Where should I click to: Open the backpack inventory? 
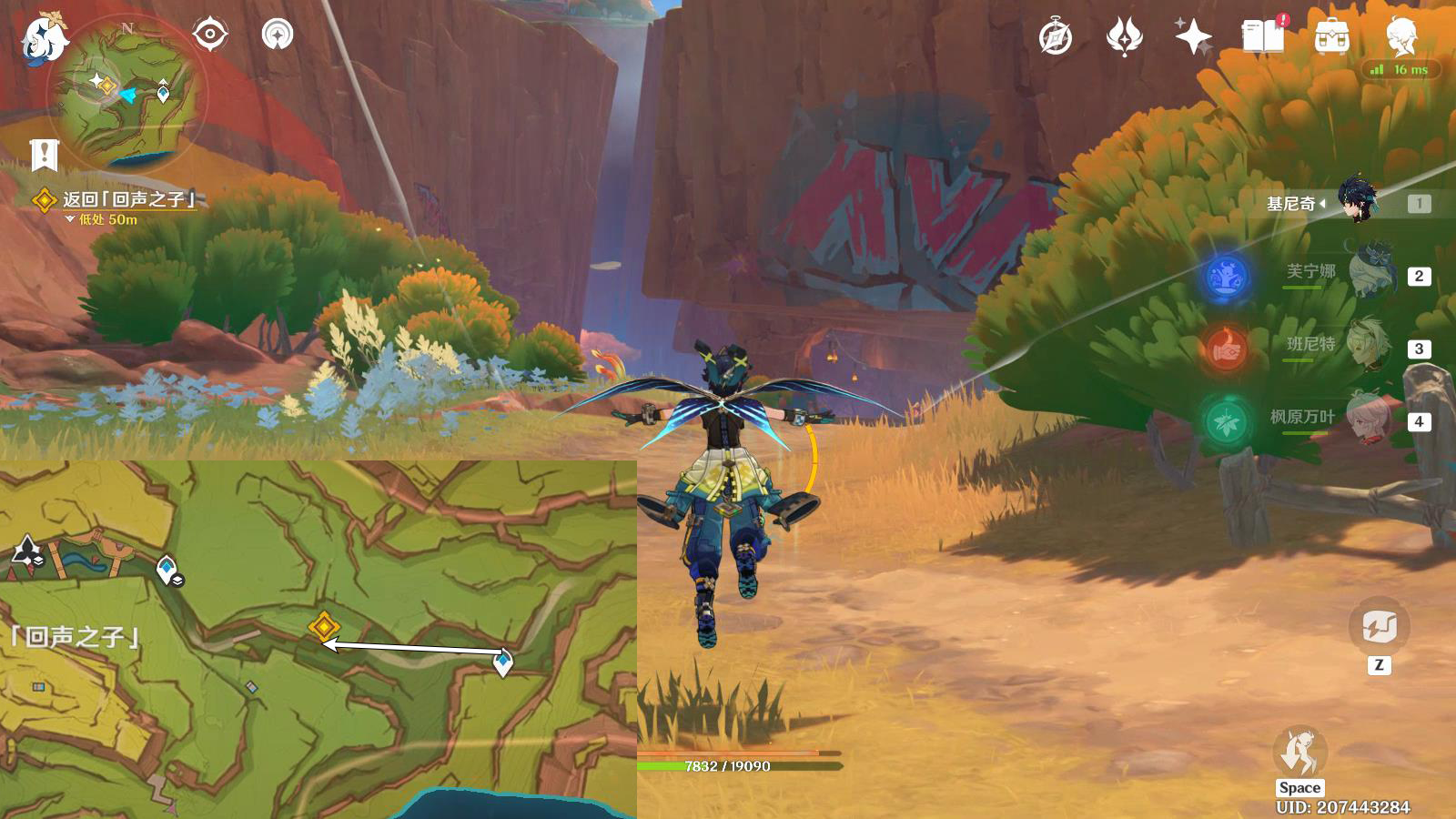coord(1331,37)
